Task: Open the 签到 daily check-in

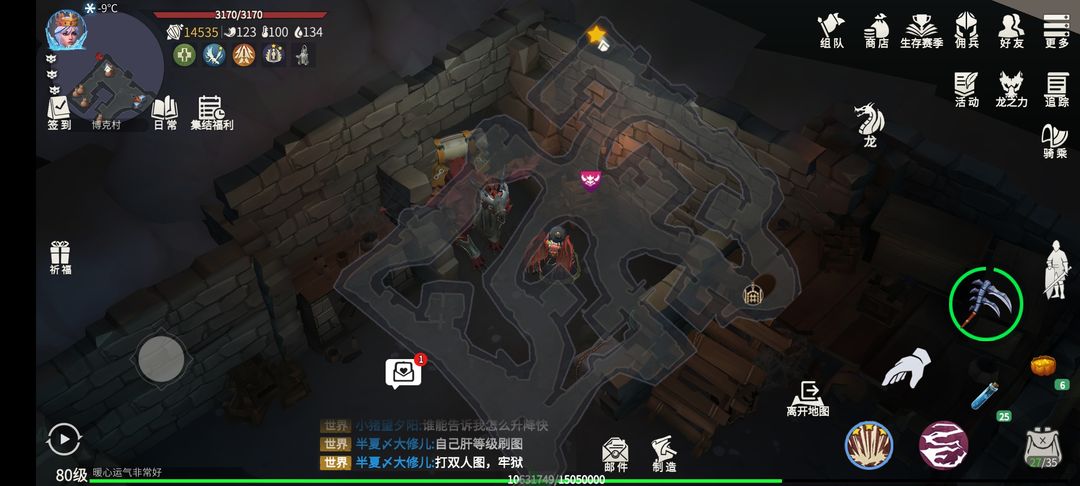Action: [x=59, y=112]
